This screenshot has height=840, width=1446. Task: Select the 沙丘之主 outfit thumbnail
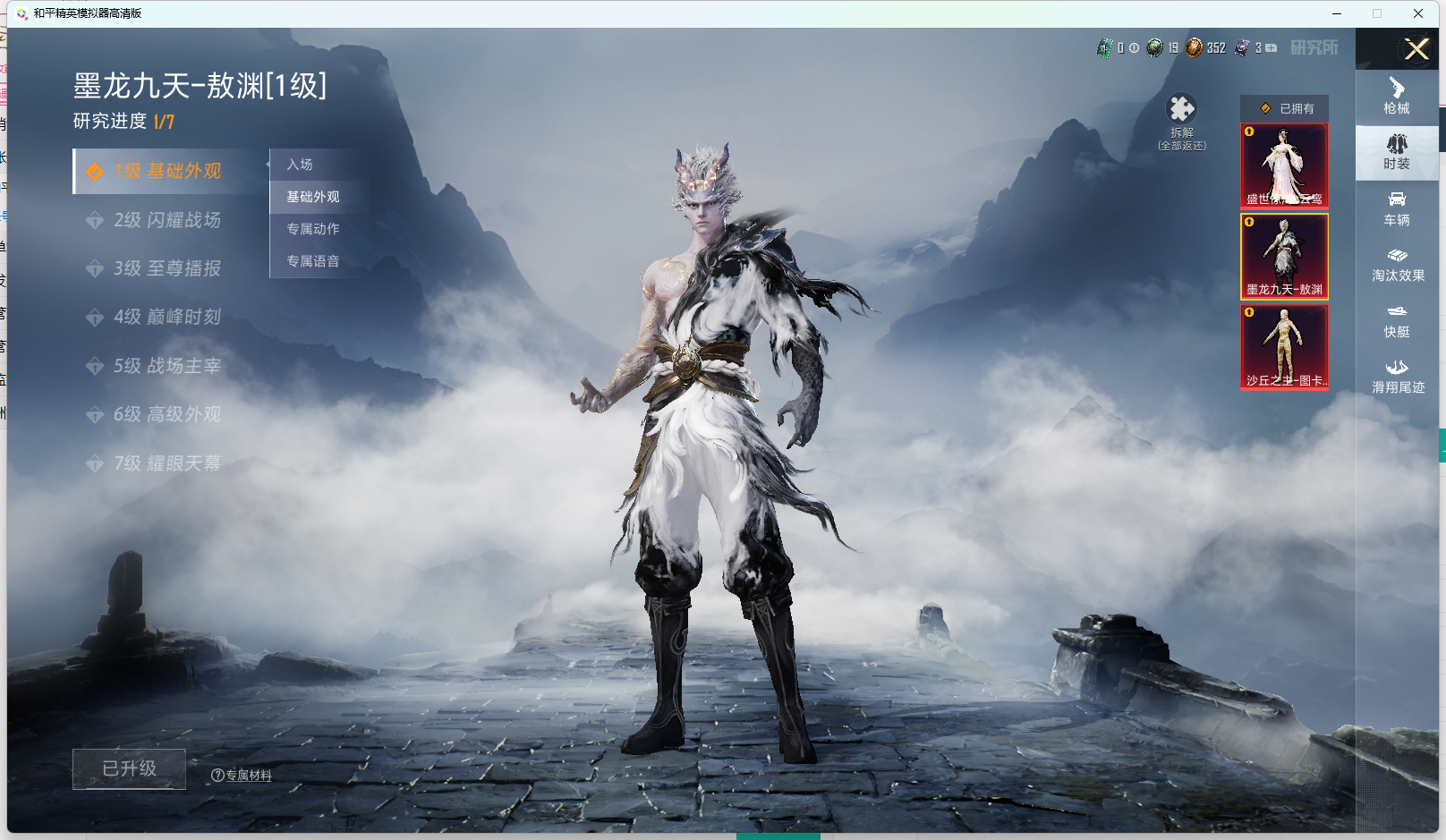coord(1284,347)
